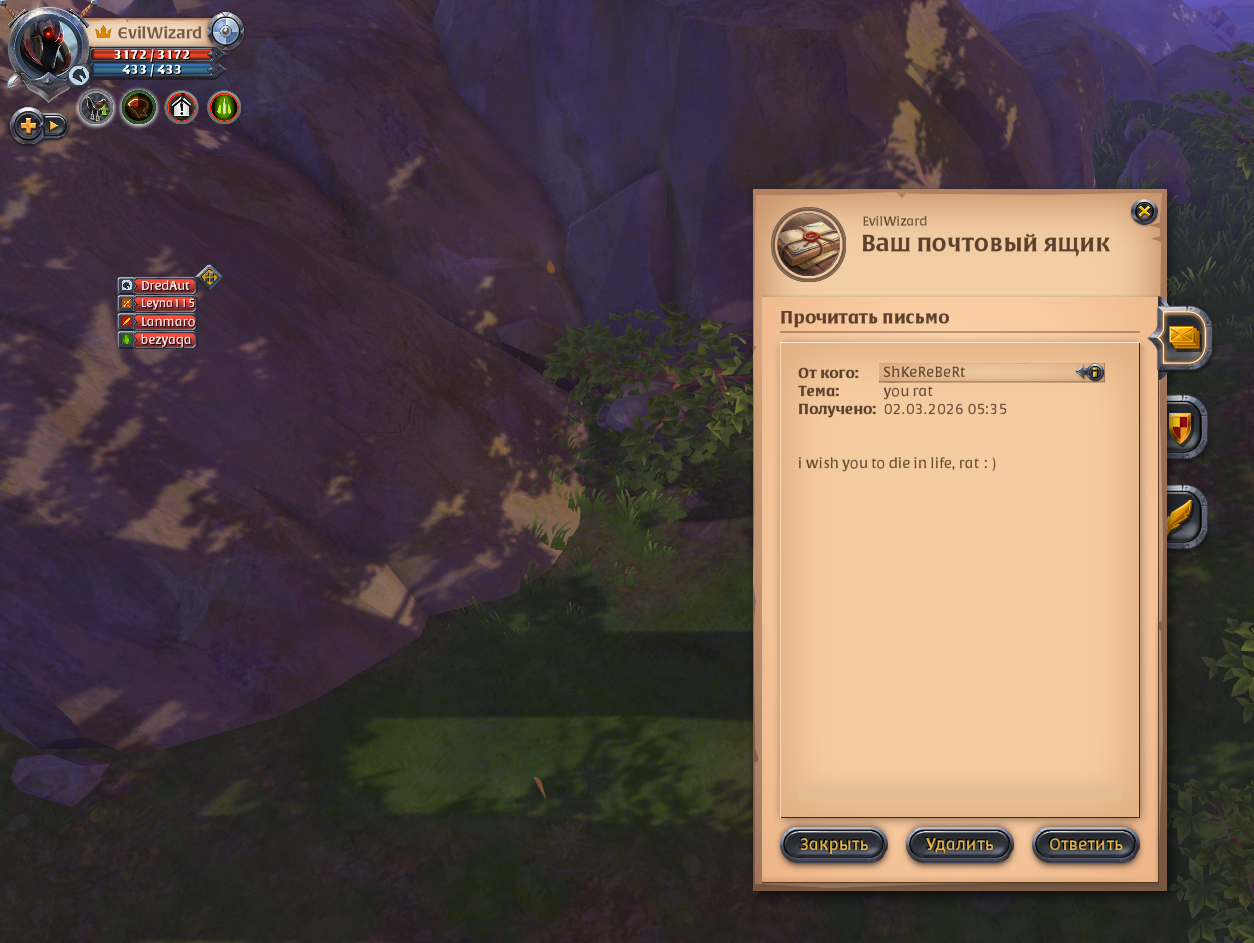Delete the letter using Удалить
The width and height of the screenshot is (1254, 943).
coord(959,845)
